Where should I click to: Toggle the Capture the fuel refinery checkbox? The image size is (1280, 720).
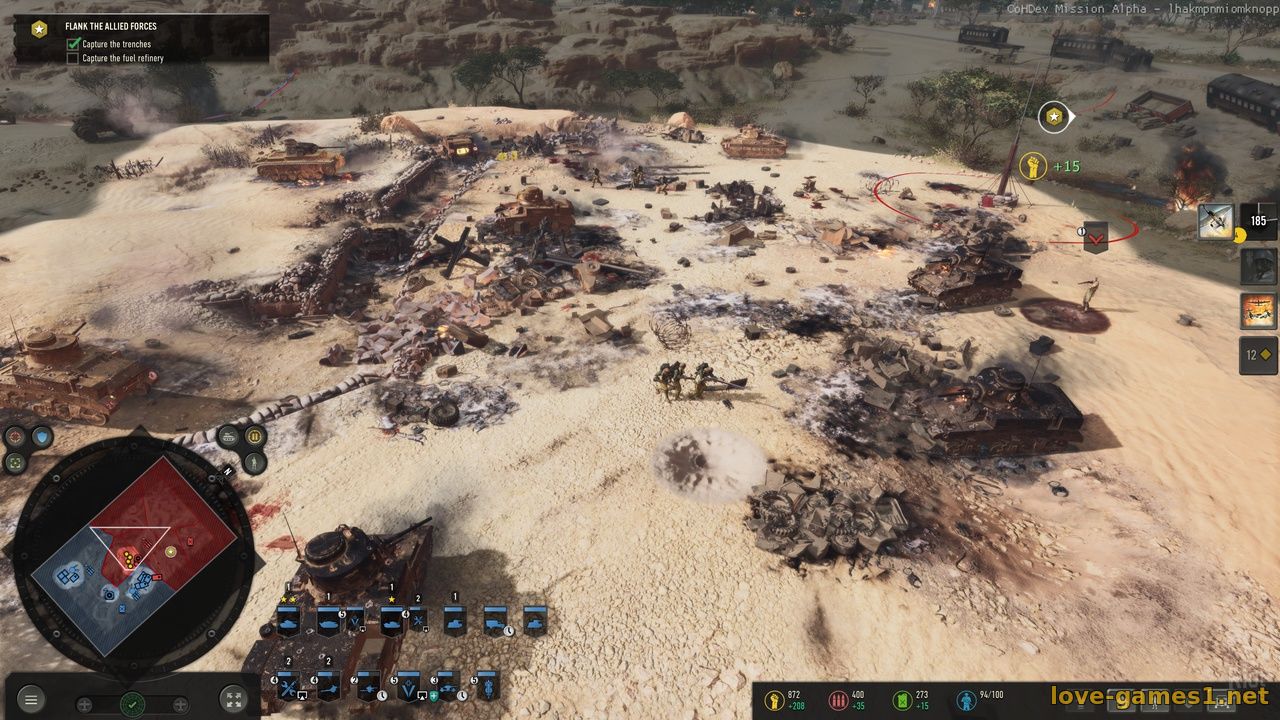pos(73,58)
